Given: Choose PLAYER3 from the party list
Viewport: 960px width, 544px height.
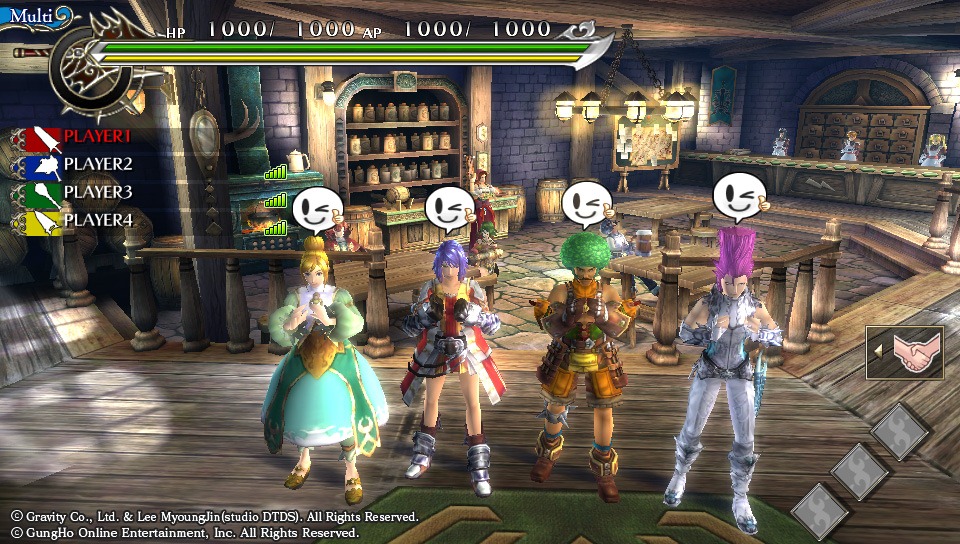Looking at the screenshot, I should click(x=86, y=192).
